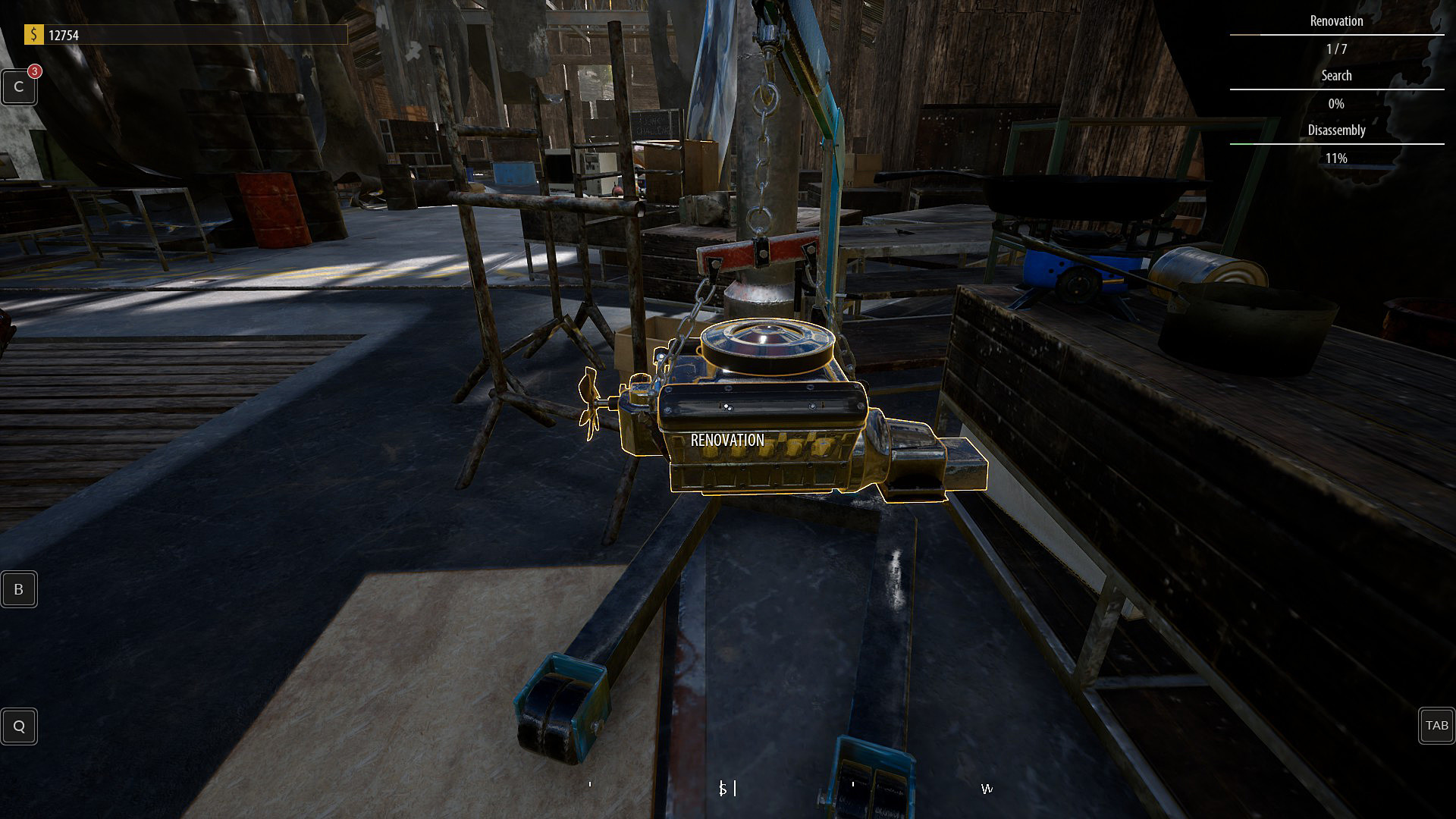Open the crafting menu with the C key icon
The height and width of the screenshot is (819, 1456).
[18, 86]
